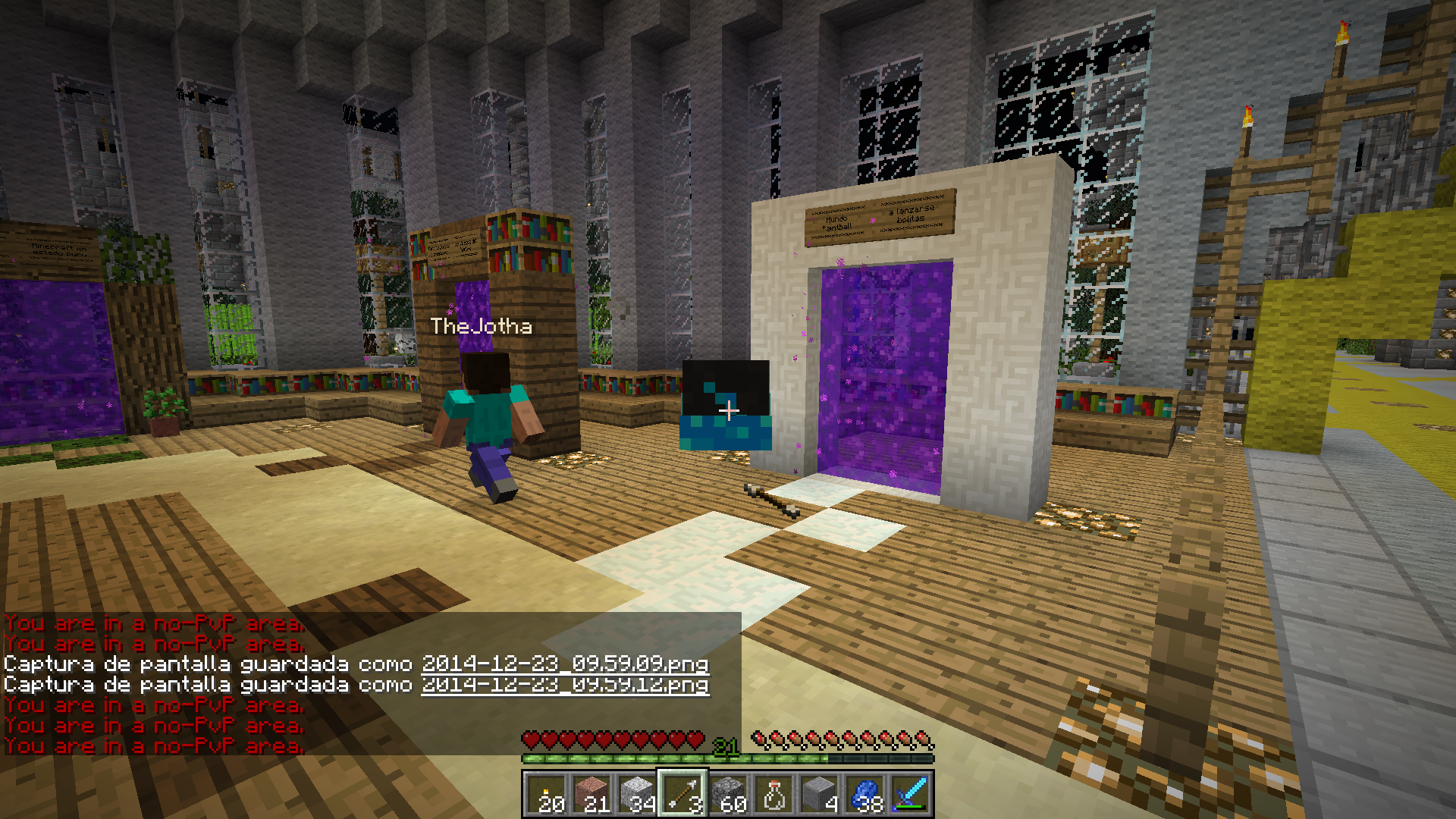Pick the stone block stack of 4

819,794
